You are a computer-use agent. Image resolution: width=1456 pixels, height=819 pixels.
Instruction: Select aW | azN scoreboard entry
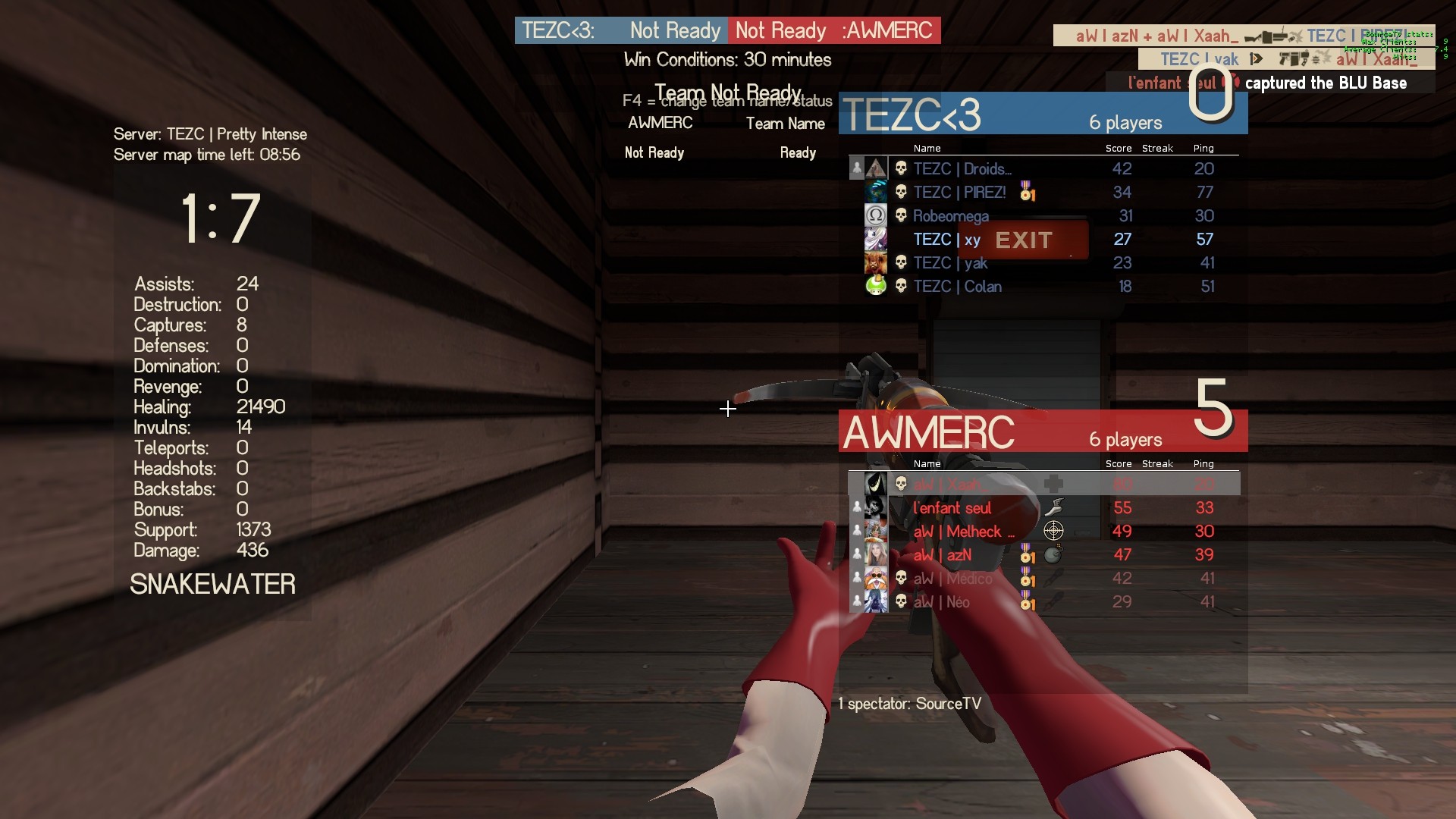(x=942, y=555)
